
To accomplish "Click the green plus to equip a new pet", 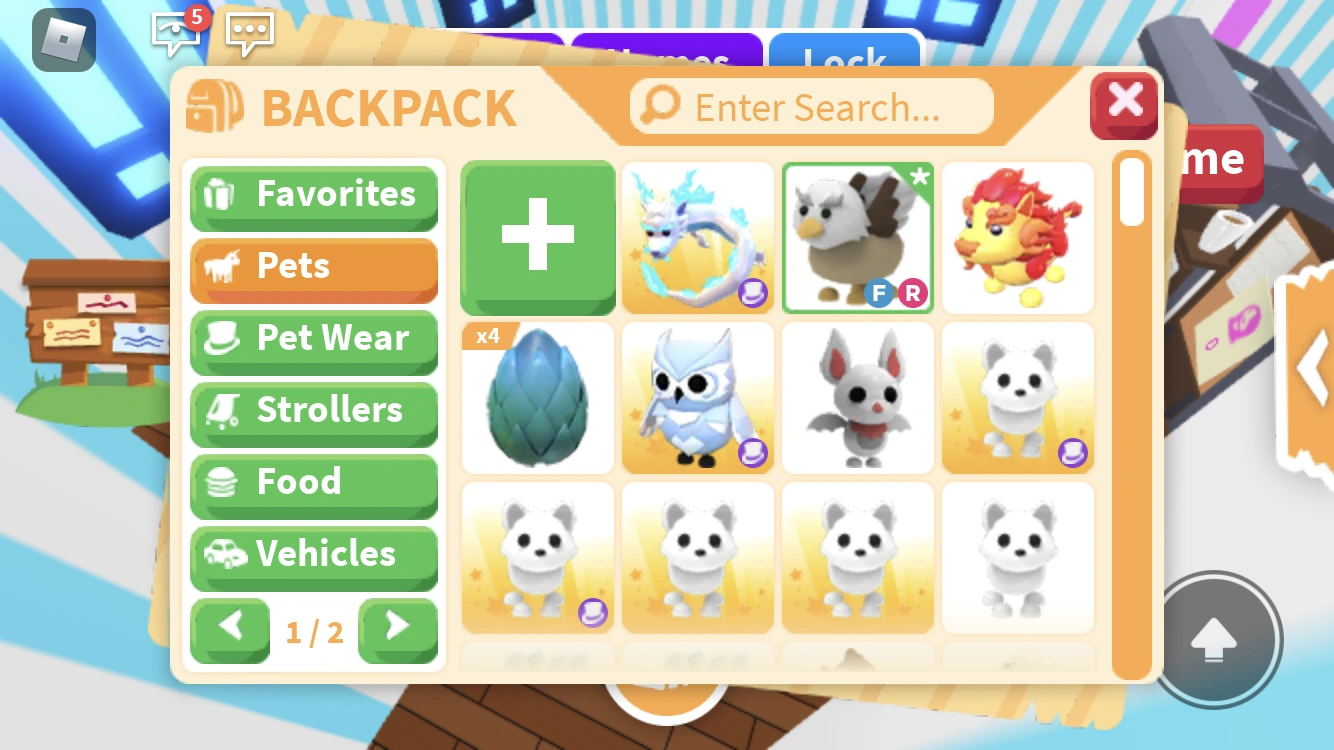I will 537,237.
